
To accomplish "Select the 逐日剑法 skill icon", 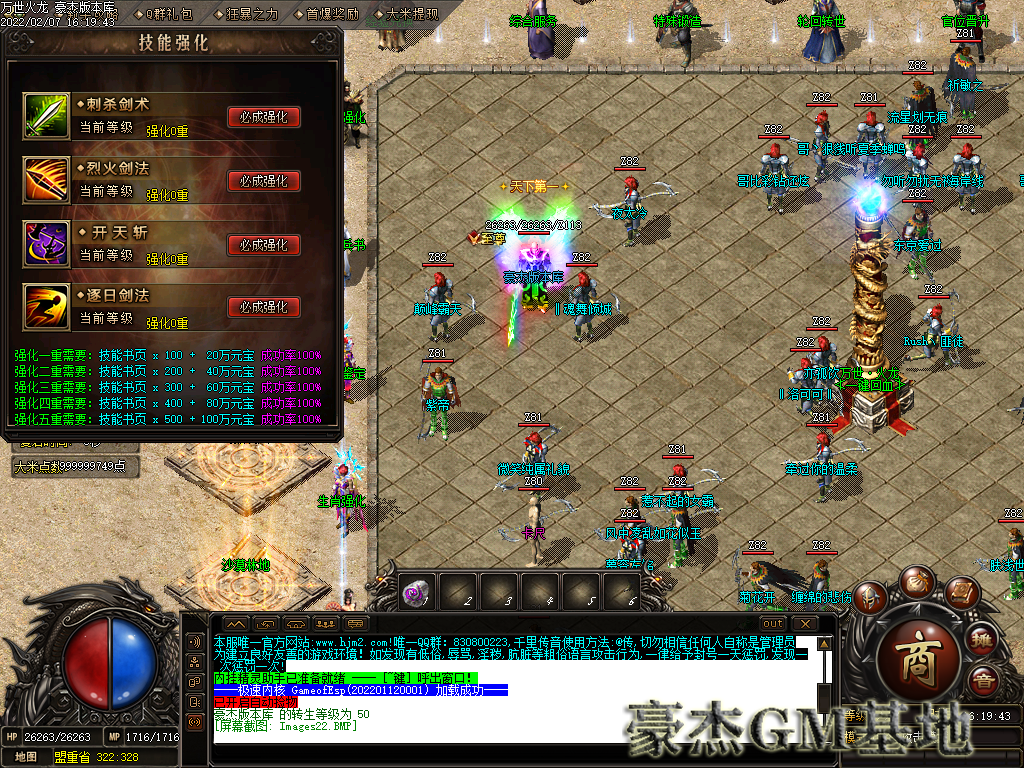I will (x=46, y=307).
